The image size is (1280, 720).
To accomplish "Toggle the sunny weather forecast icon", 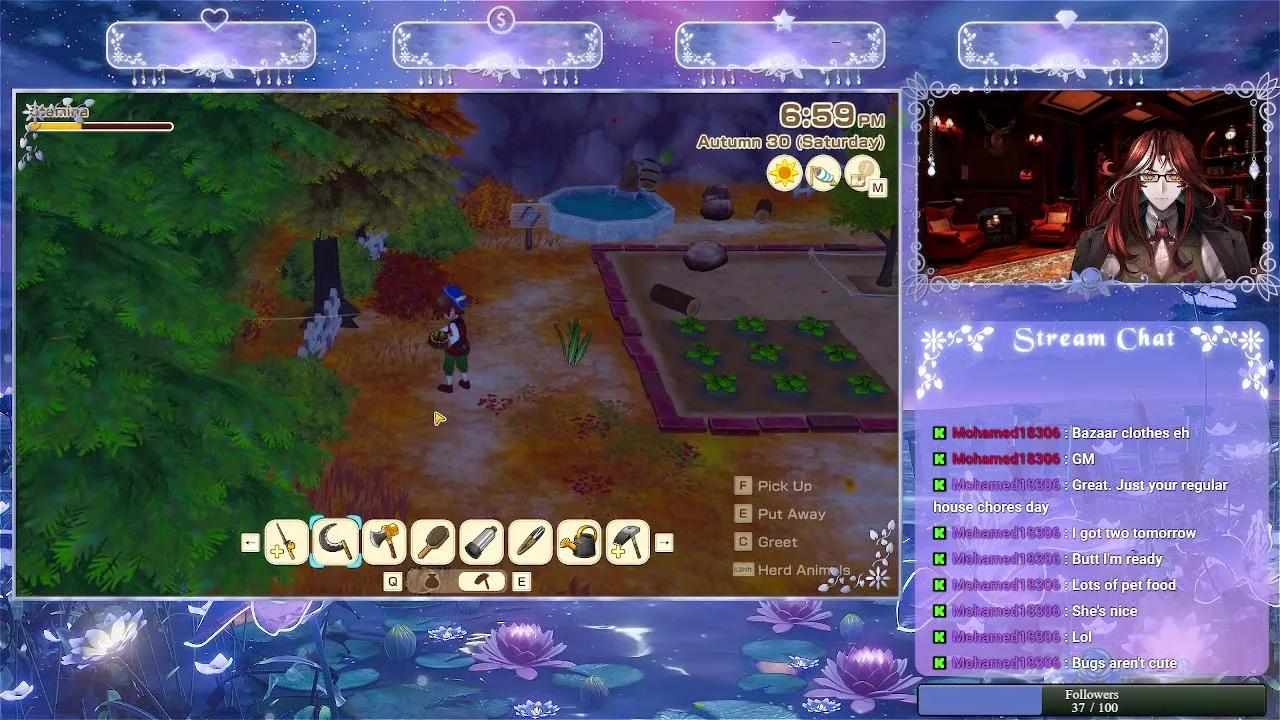I will coord(784,175).
